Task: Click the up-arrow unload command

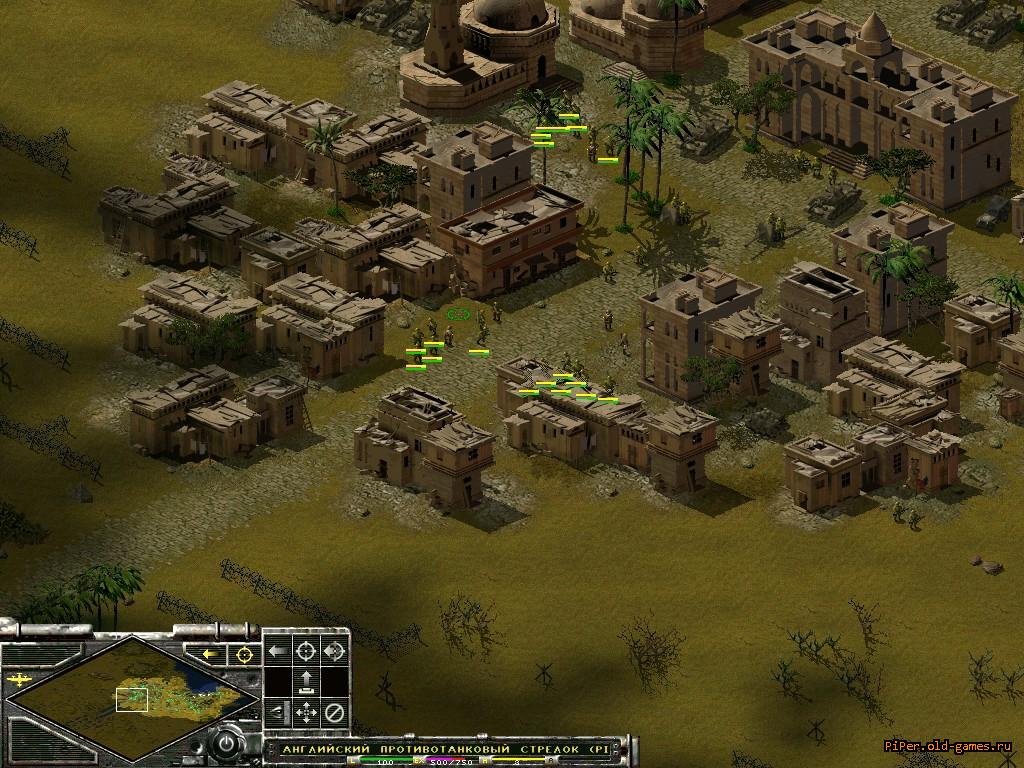Action: [x=306, y=682]
